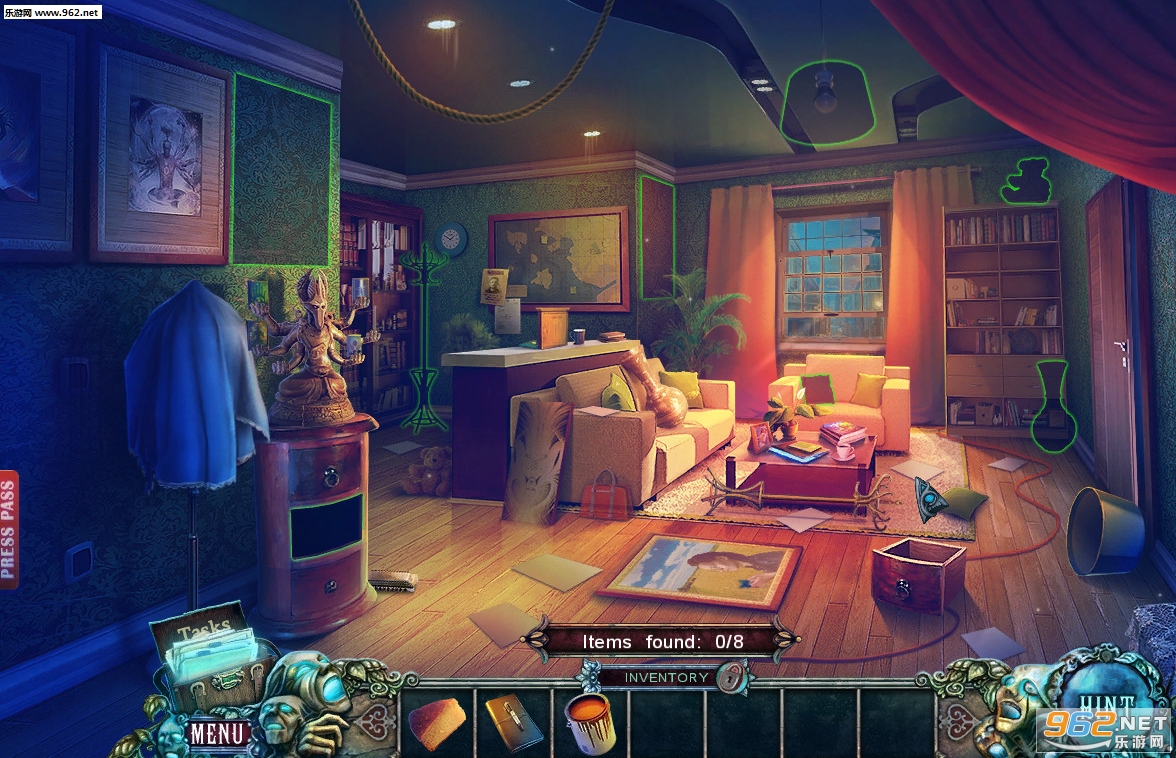Toggle the inventory panel padlock

click(735, 678)
